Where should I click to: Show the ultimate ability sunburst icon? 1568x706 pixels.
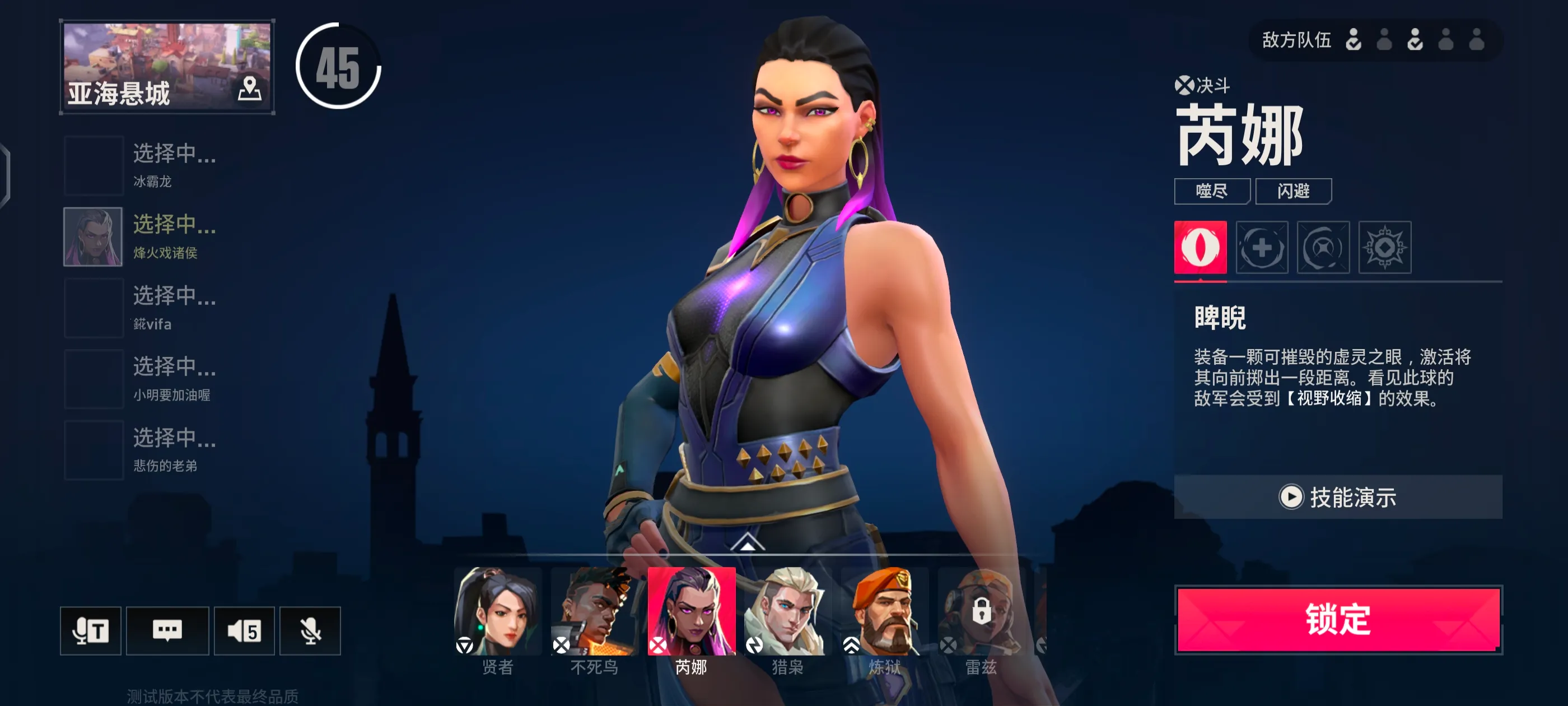[x=1384, y=247]
